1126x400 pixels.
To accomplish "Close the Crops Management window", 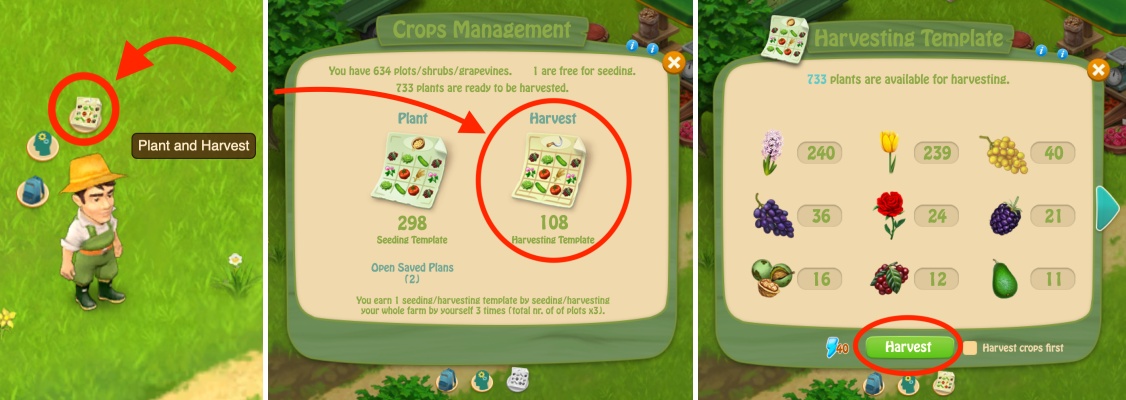I will pos(674,63).
